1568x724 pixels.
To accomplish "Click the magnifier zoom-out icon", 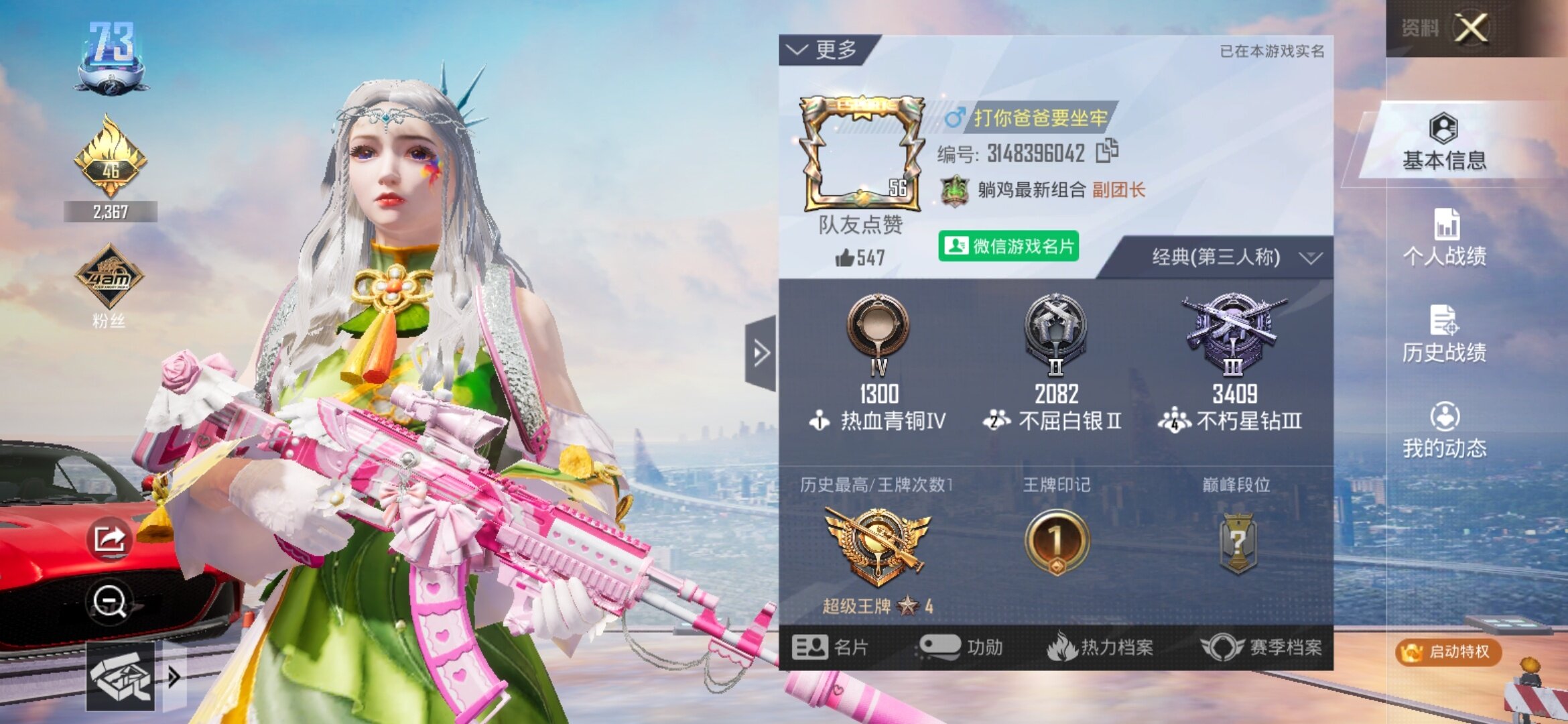I will tap(110, 601).
